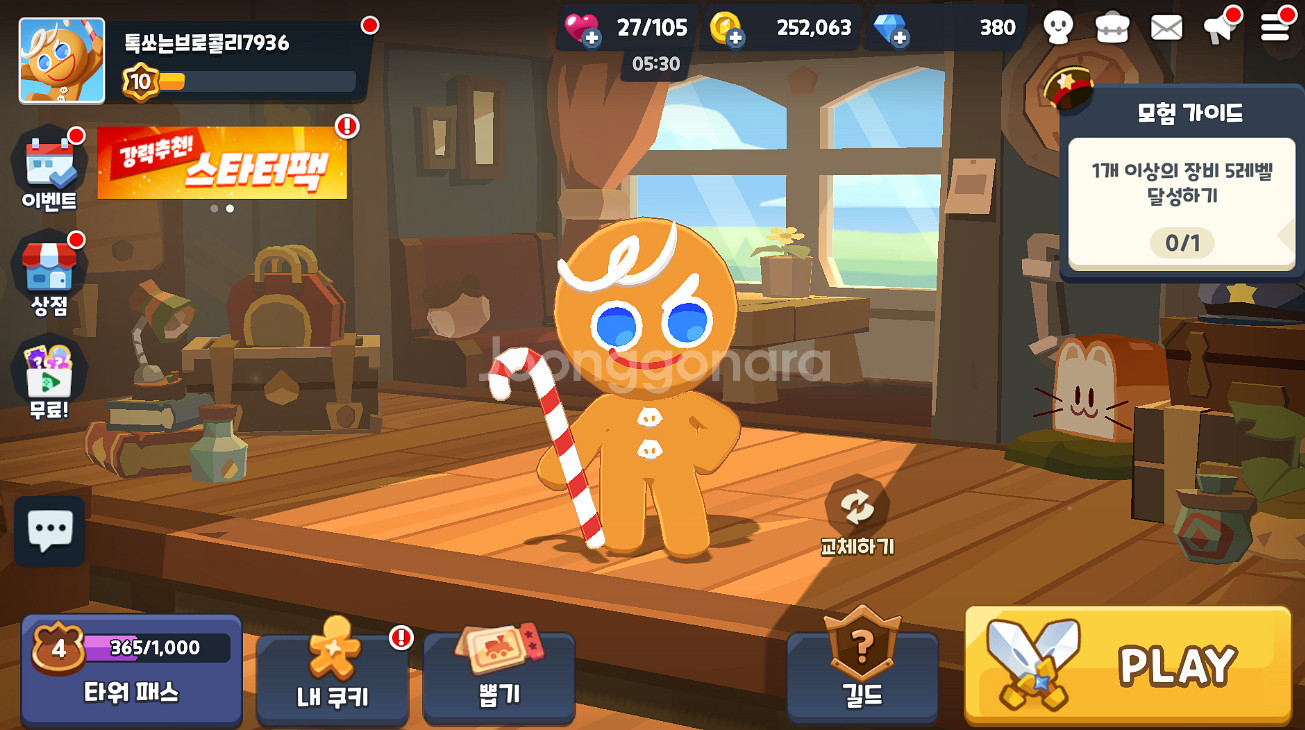Start a match with the PLAY button

click(x=1128, y=665)
